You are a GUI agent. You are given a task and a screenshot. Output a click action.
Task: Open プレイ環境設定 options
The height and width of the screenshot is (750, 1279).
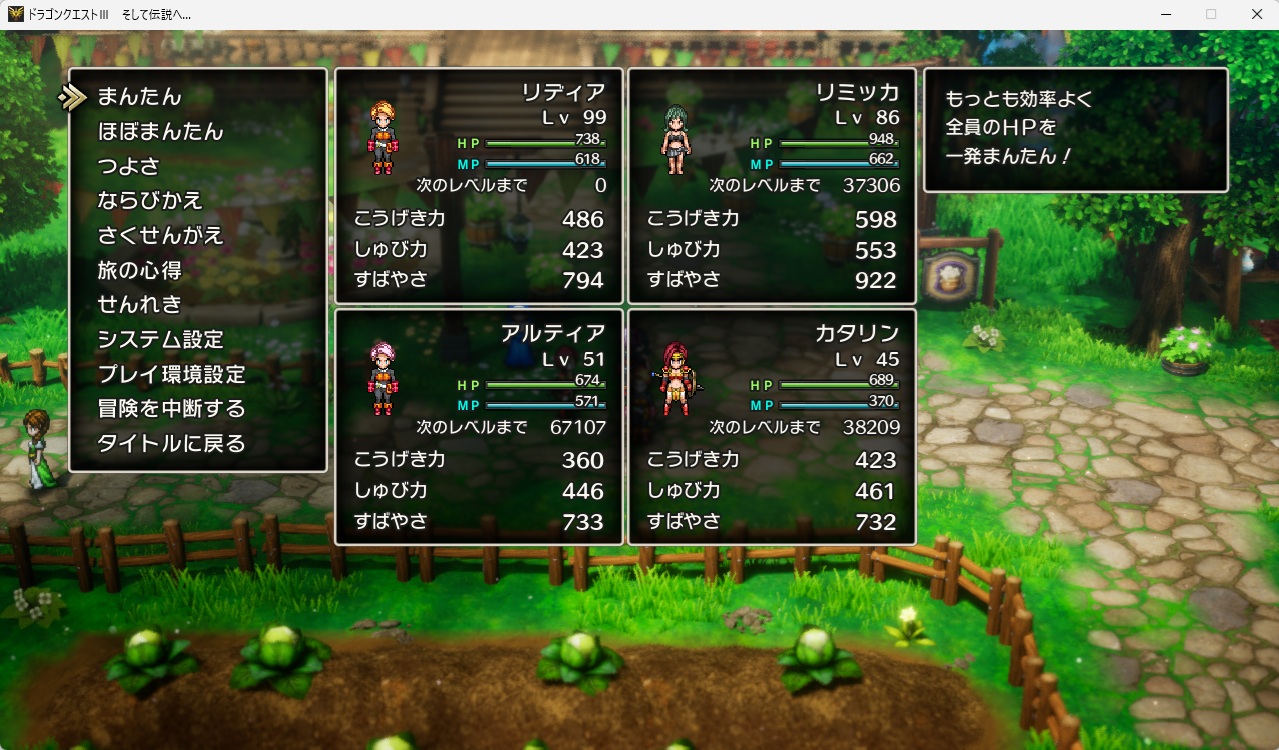pyautogui.click(x=171, y=375)
